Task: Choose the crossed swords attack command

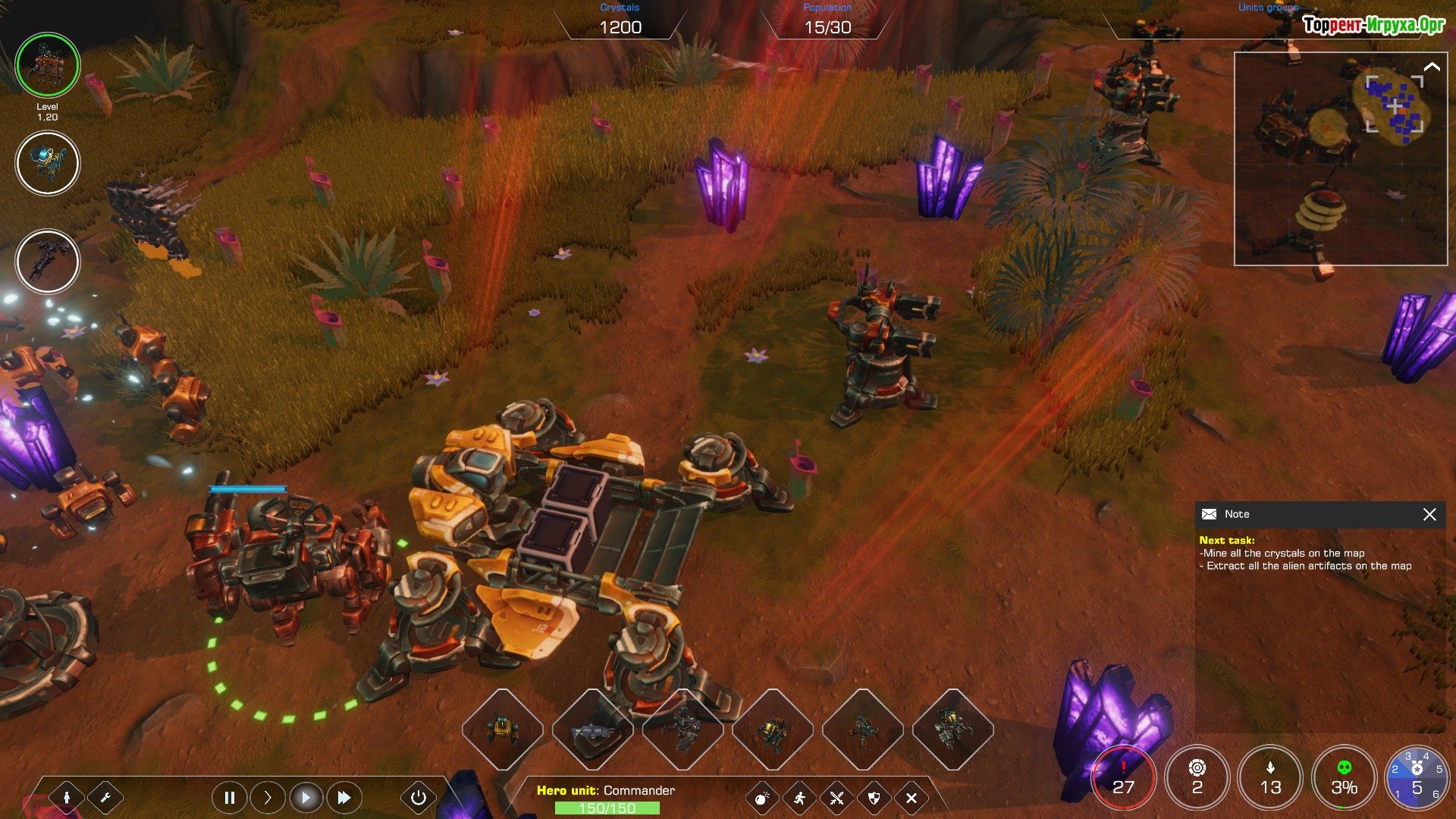Action: click(x=836, y=798)
